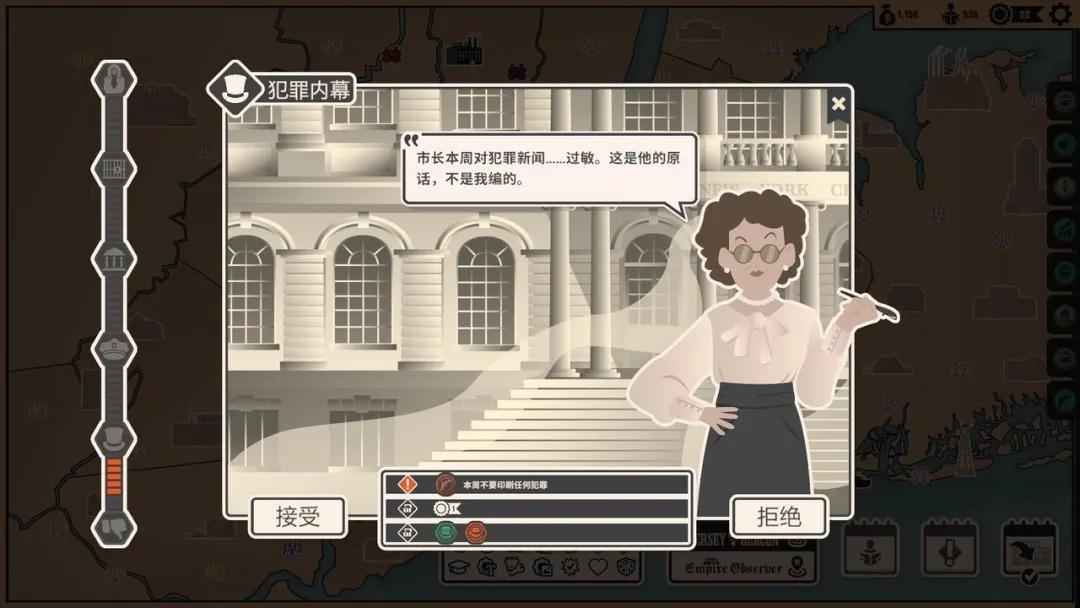Select the no-crime-printing condition row
Screen dimensions: 1080x608
pyautogui.click(x=536, y=485)
